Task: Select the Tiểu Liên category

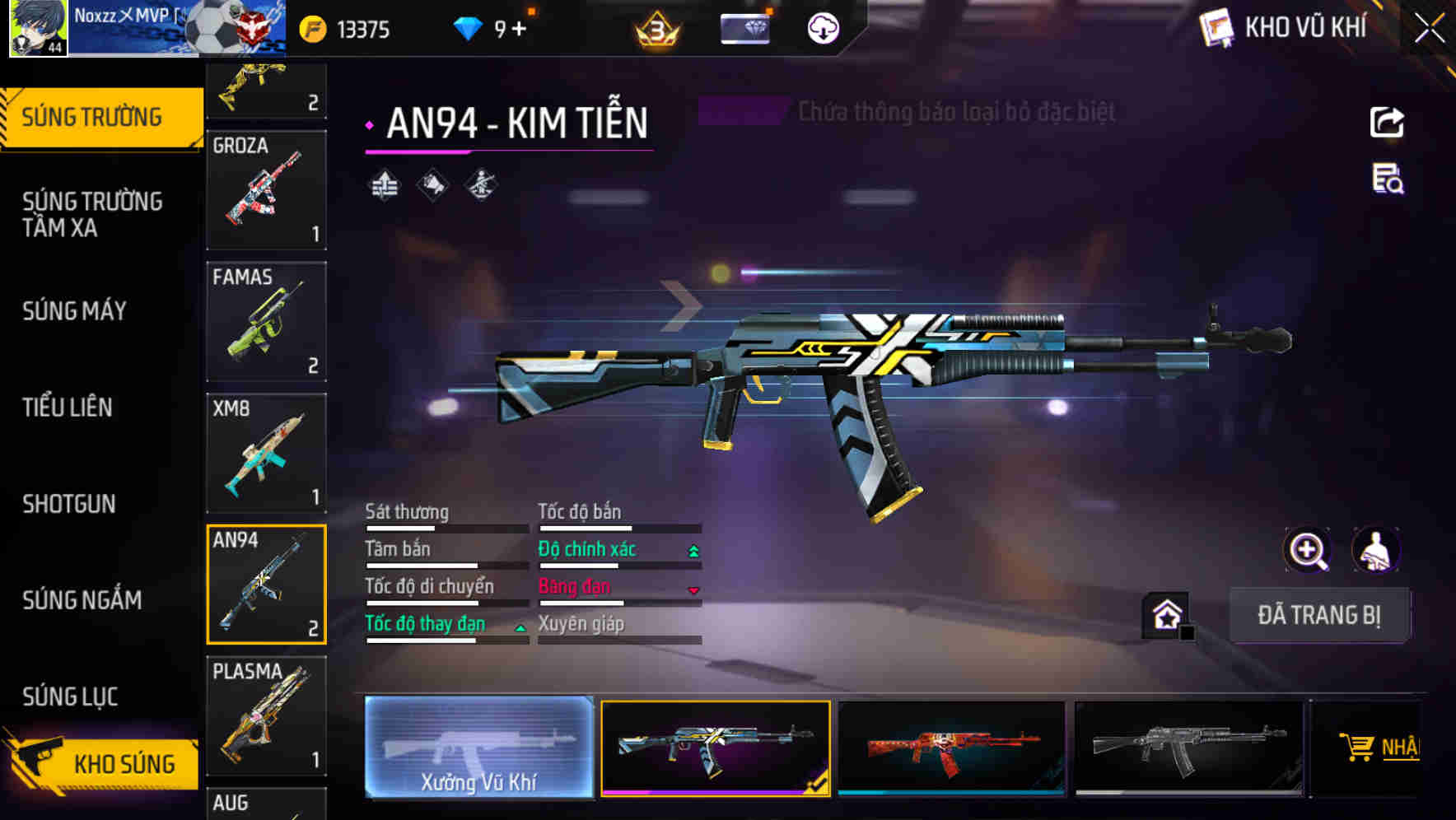Action: point(68,408)
